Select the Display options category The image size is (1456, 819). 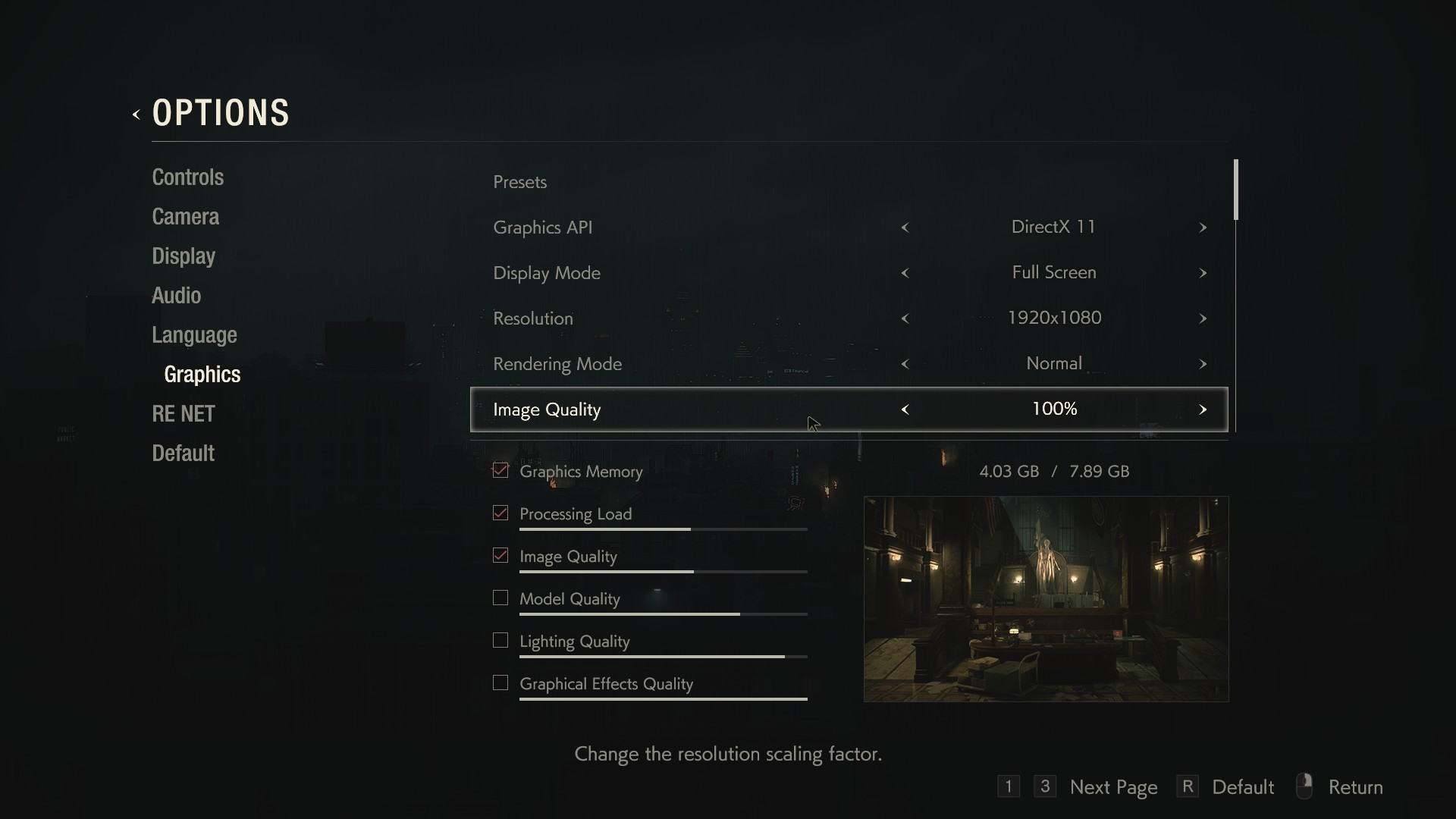(x=184, y=256)
